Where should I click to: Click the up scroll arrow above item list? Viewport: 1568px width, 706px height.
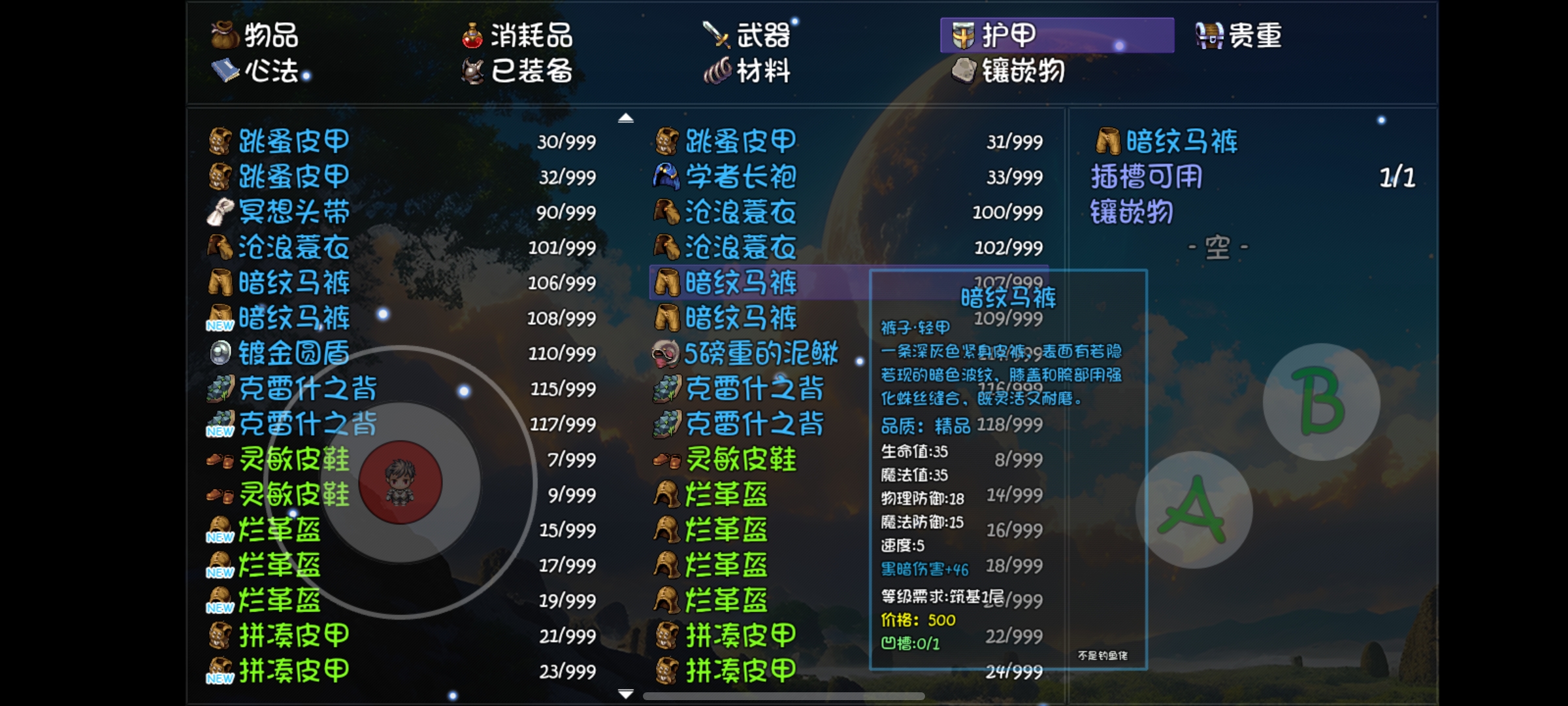coord(627,118)
